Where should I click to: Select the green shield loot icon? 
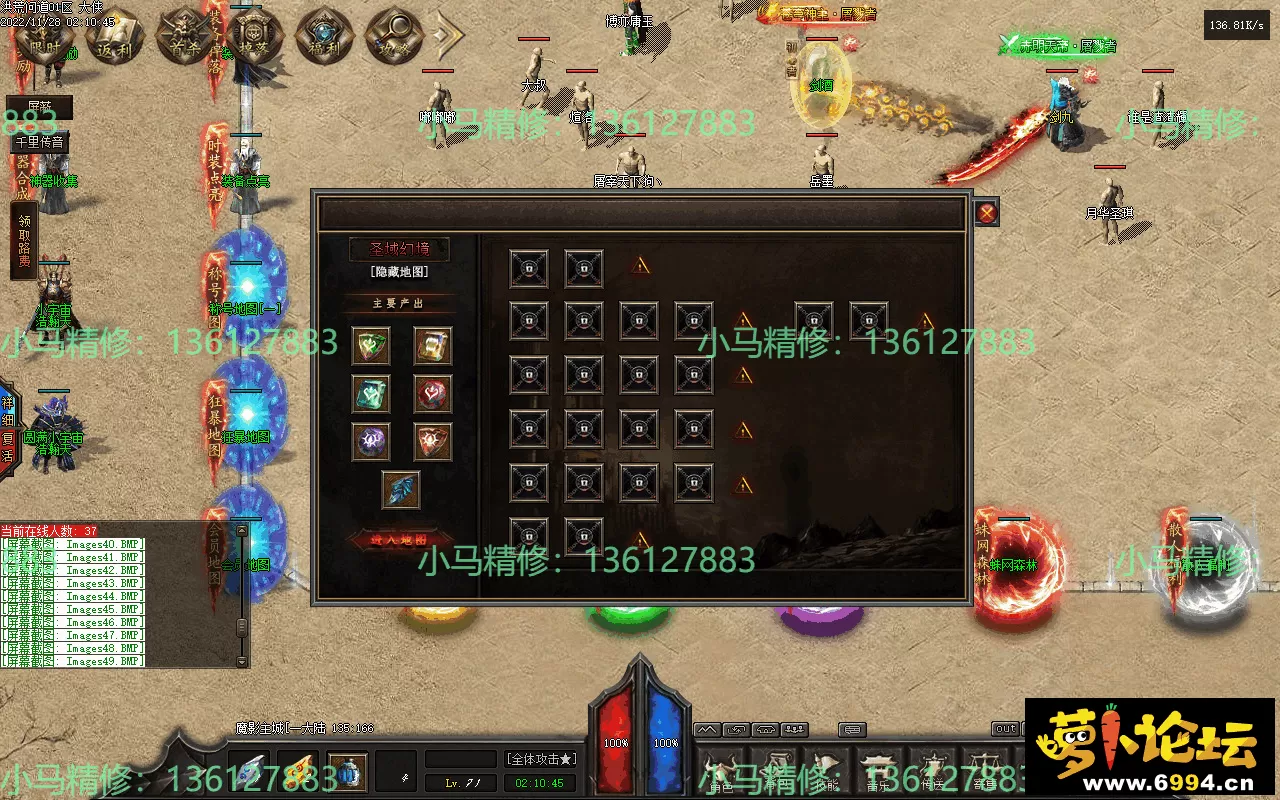[371, 346]
